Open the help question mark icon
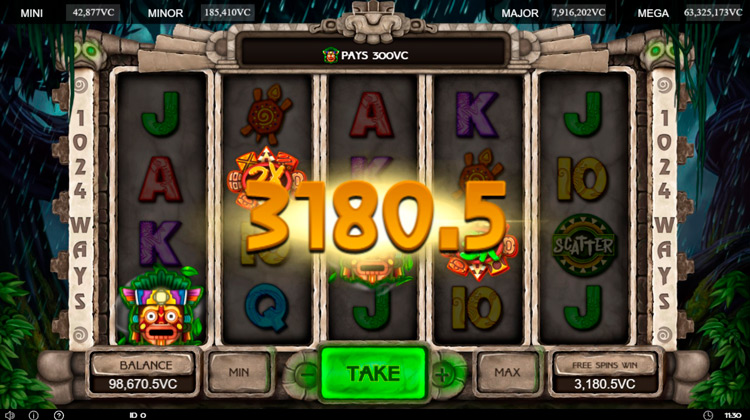Image resolution: width=750 pixels, height=420 pixels. pos(59,413)
